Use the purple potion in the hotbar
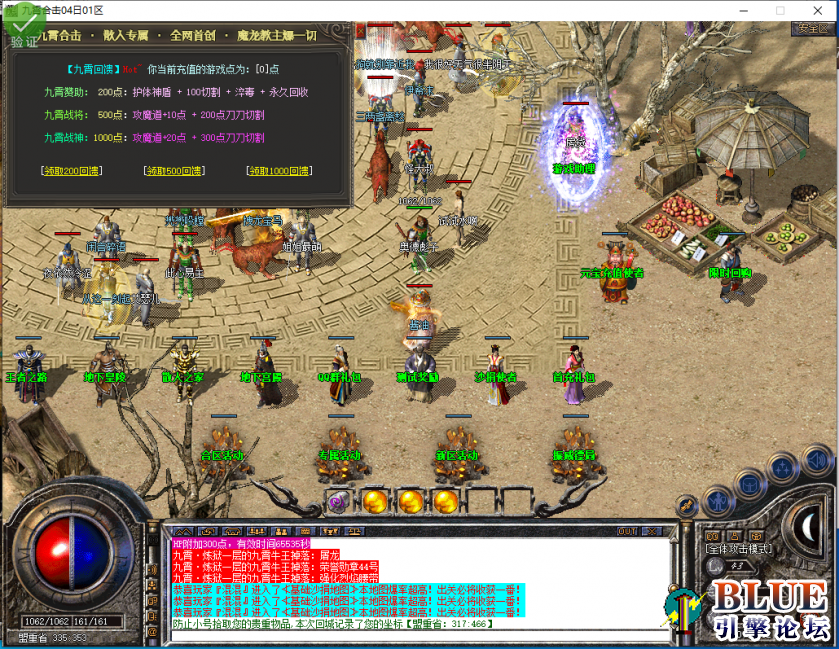 pos(338,500)
